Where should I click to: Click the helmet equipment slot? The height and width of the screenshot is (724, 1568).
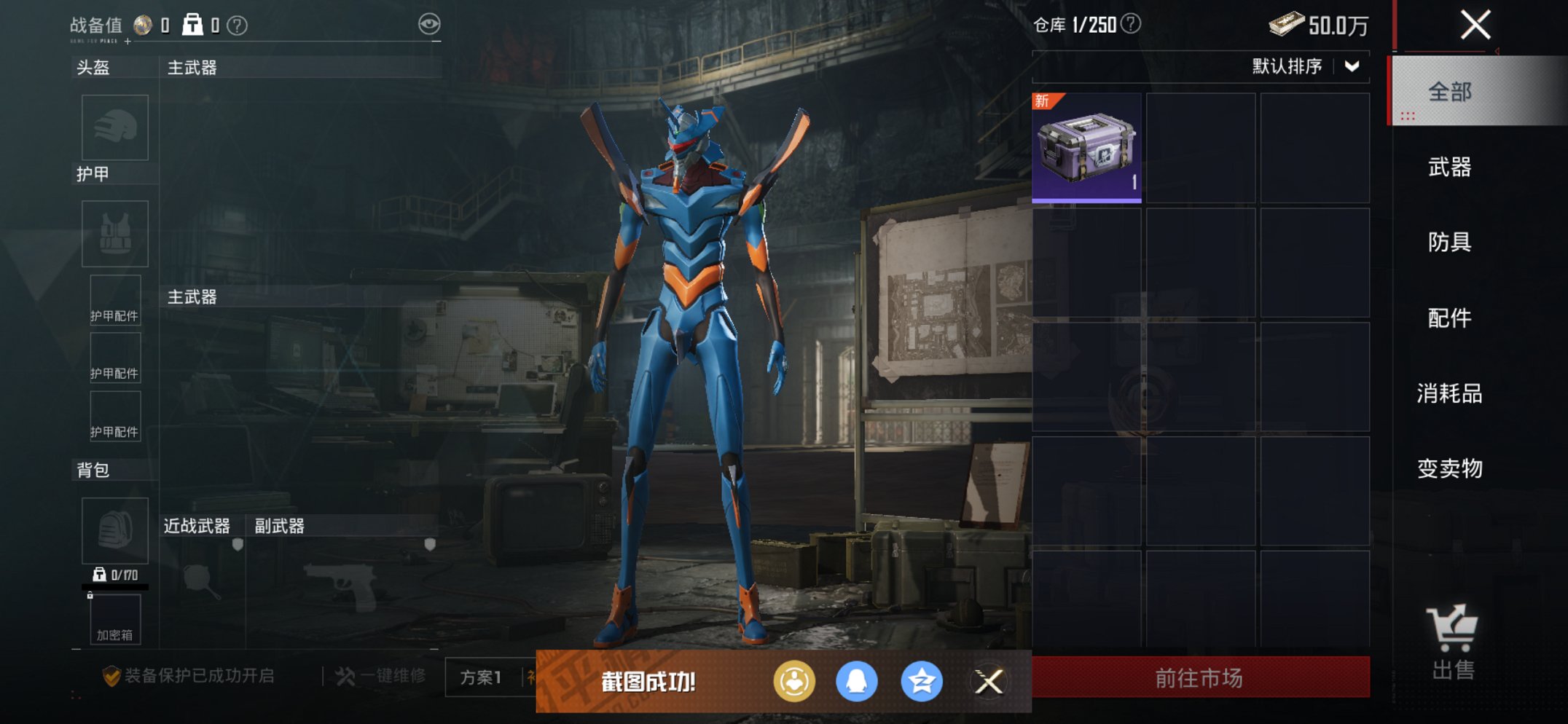[x=115, y=127]
